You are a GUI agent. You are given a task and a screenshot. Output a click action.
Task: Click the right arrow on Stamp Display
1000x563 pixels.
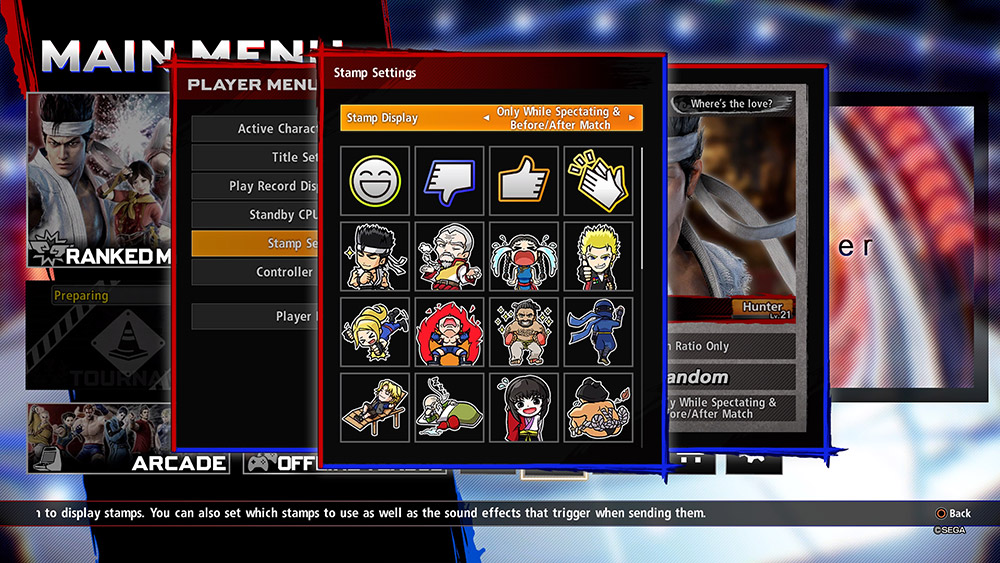[632, 118]
